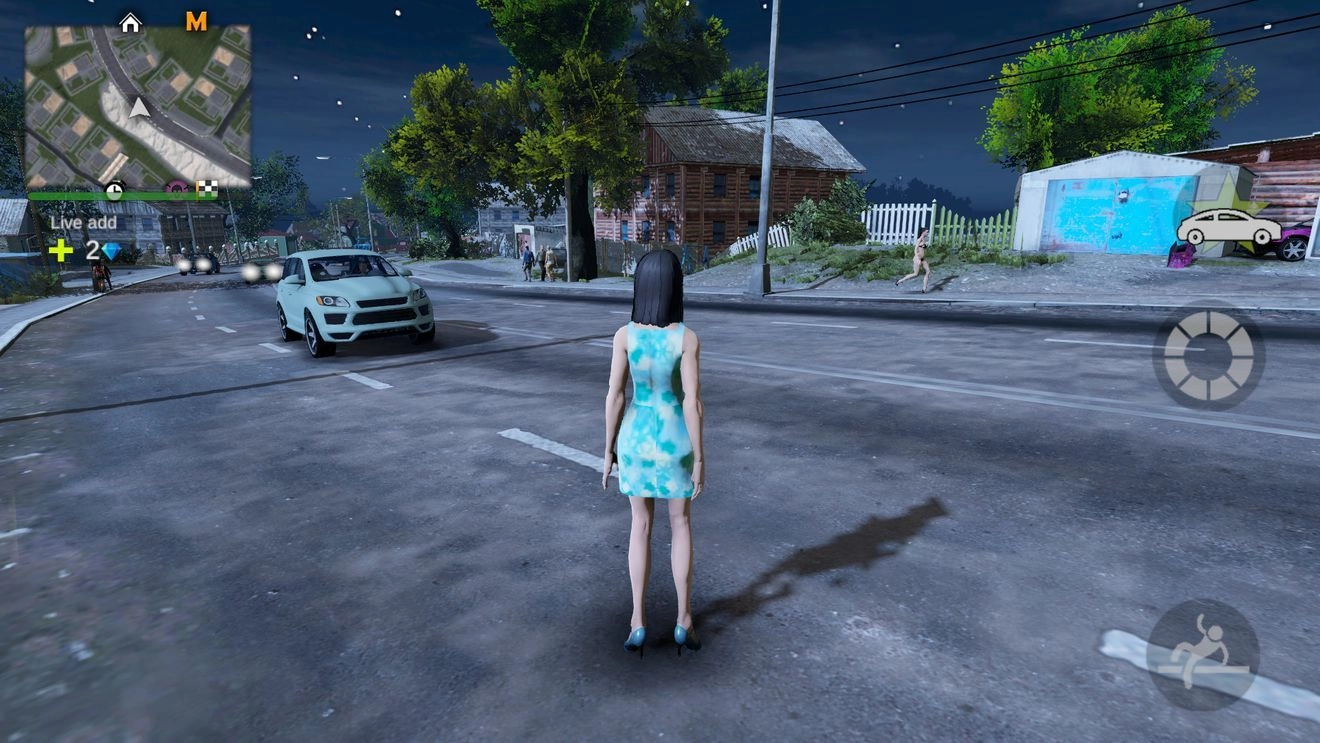Tap the yellow plus Live add button
The image size is (1320, 743).
tap(61, 250)
